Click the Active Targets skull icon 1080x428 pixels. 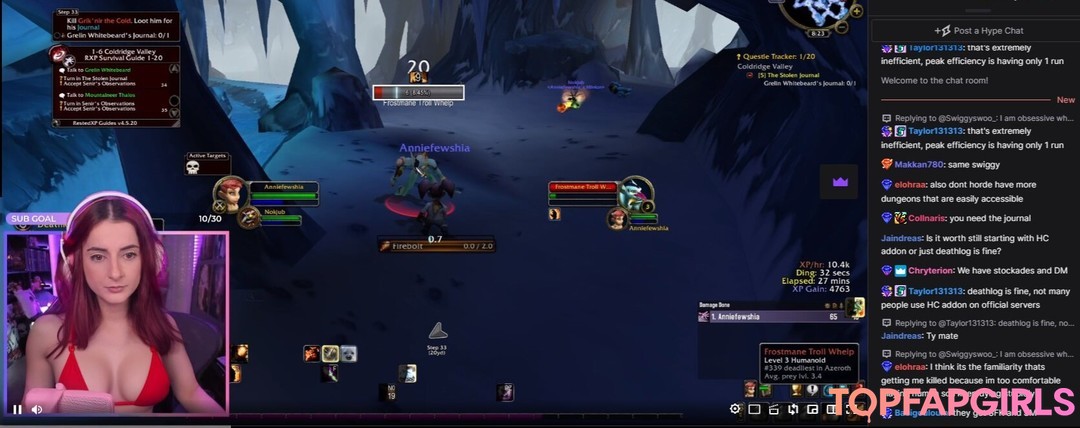(x=193, y=167)
